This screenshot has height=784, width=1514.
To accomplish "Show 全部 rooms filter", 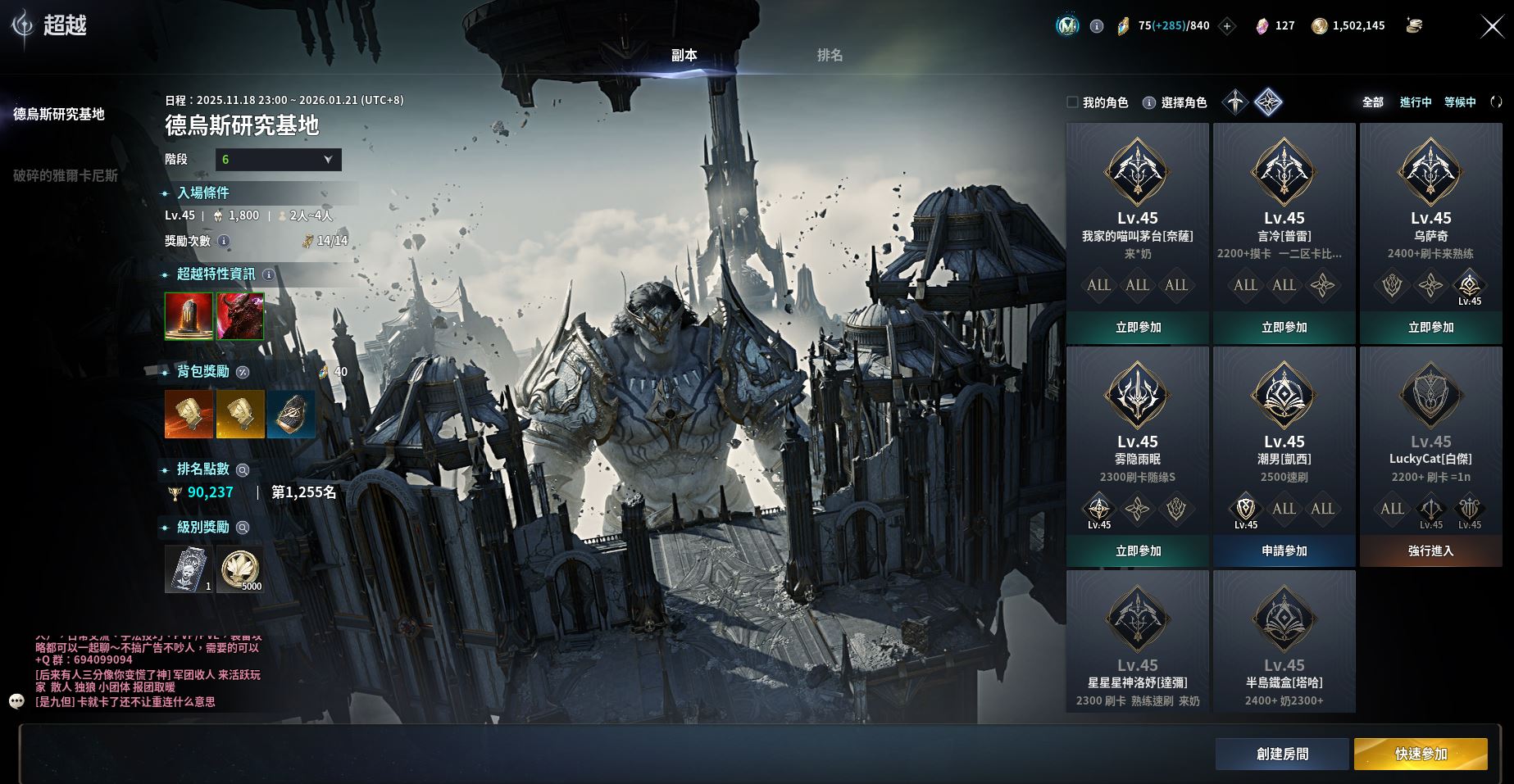I will 1372,102.
